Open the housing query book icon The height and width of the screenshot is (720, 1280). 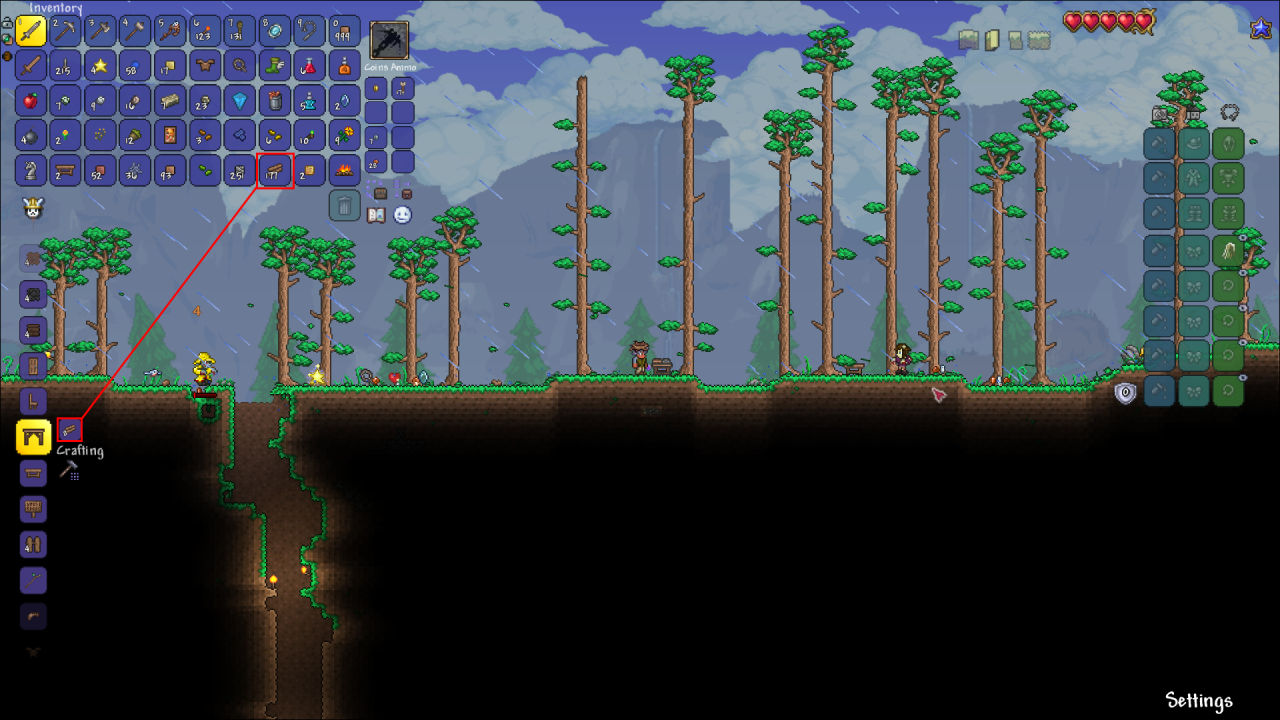click(x=375, y=215)
